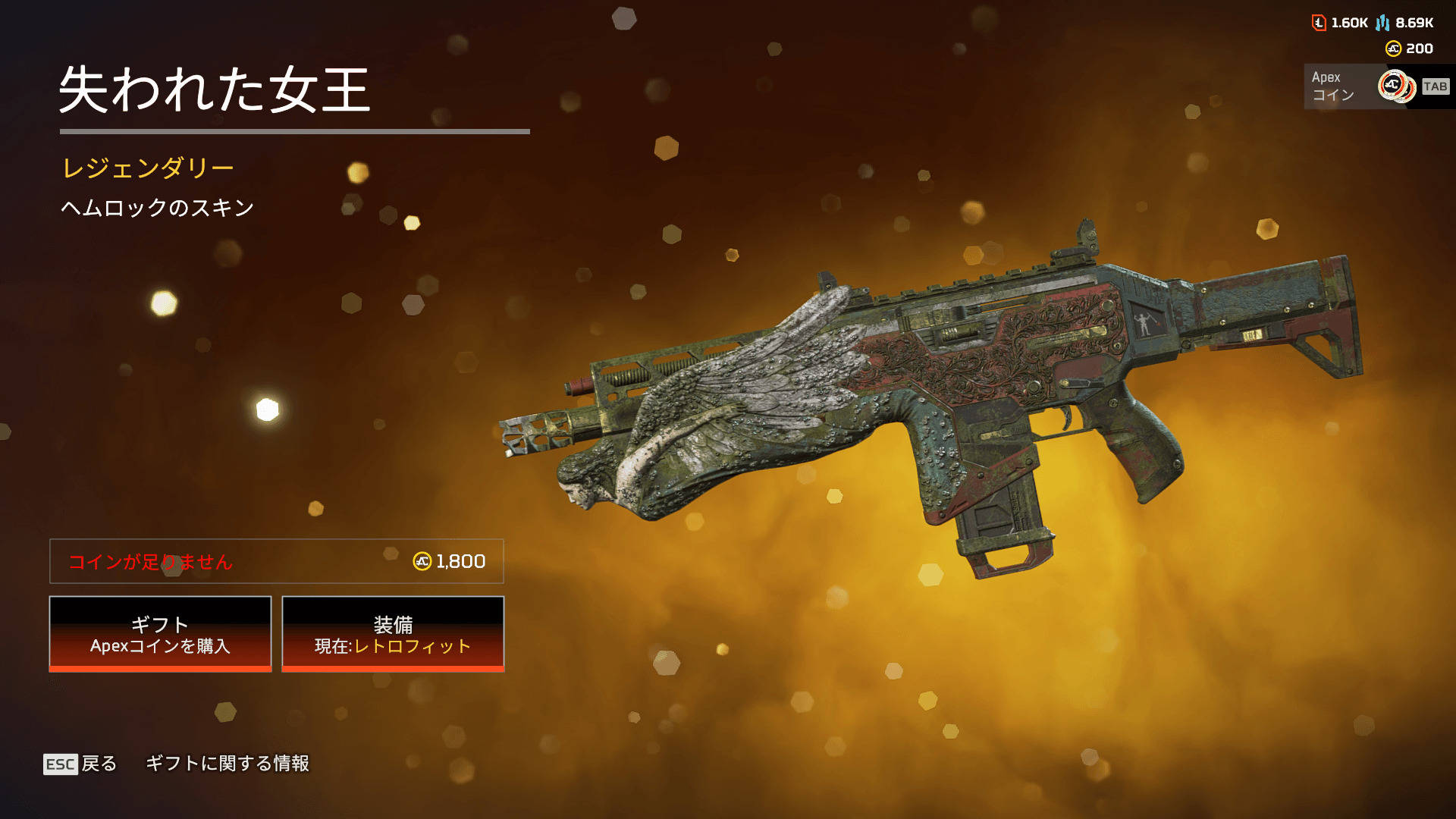Viewport: 1456px width, 819px height.
Task: Click the ギフト Apexコインを購入 button
Action: click(x=160, y=634)
